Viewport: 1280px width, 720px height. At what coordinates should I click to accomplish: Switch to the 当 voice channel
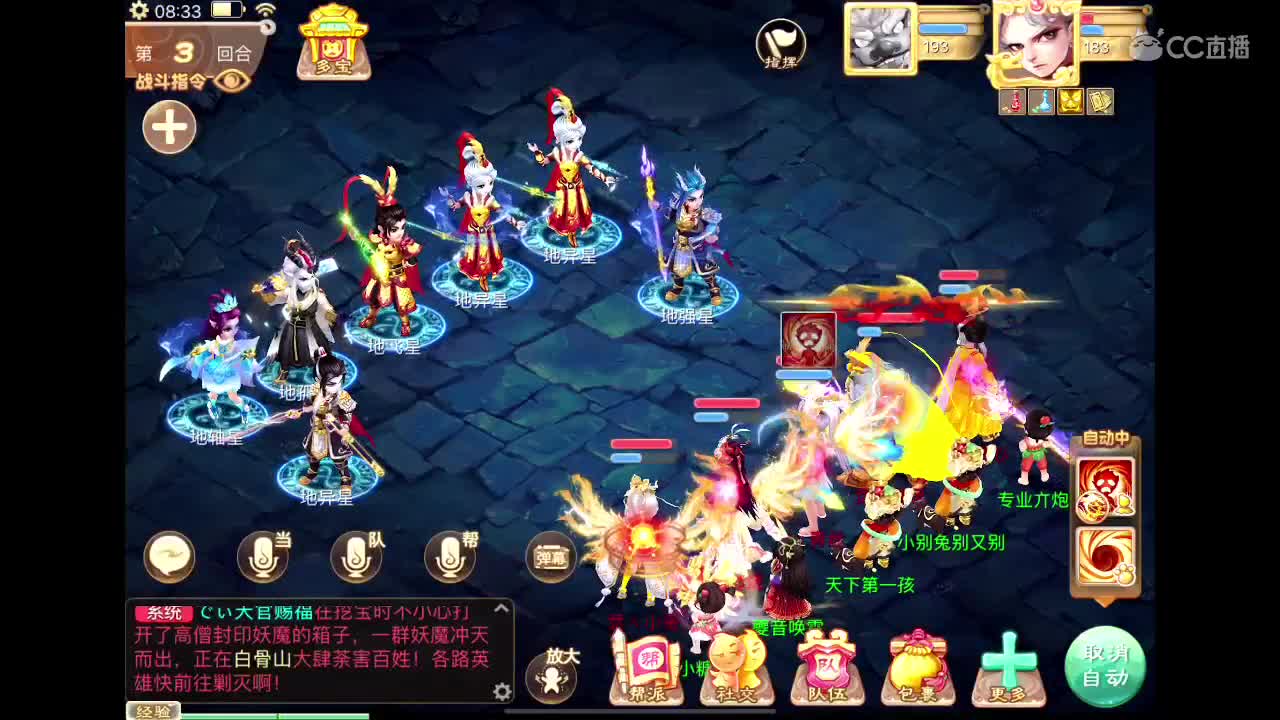pyautogui.click(x=265, y=555)
